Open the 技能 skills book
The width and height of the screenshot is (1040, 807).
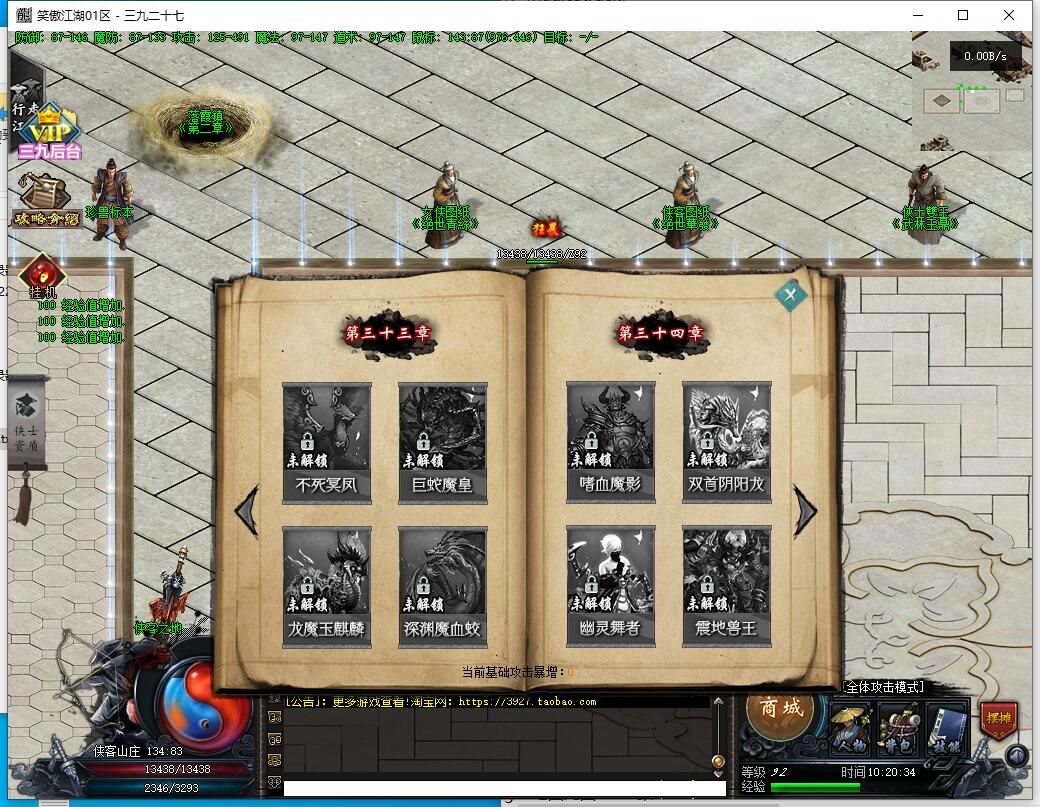tap(947, 728)
